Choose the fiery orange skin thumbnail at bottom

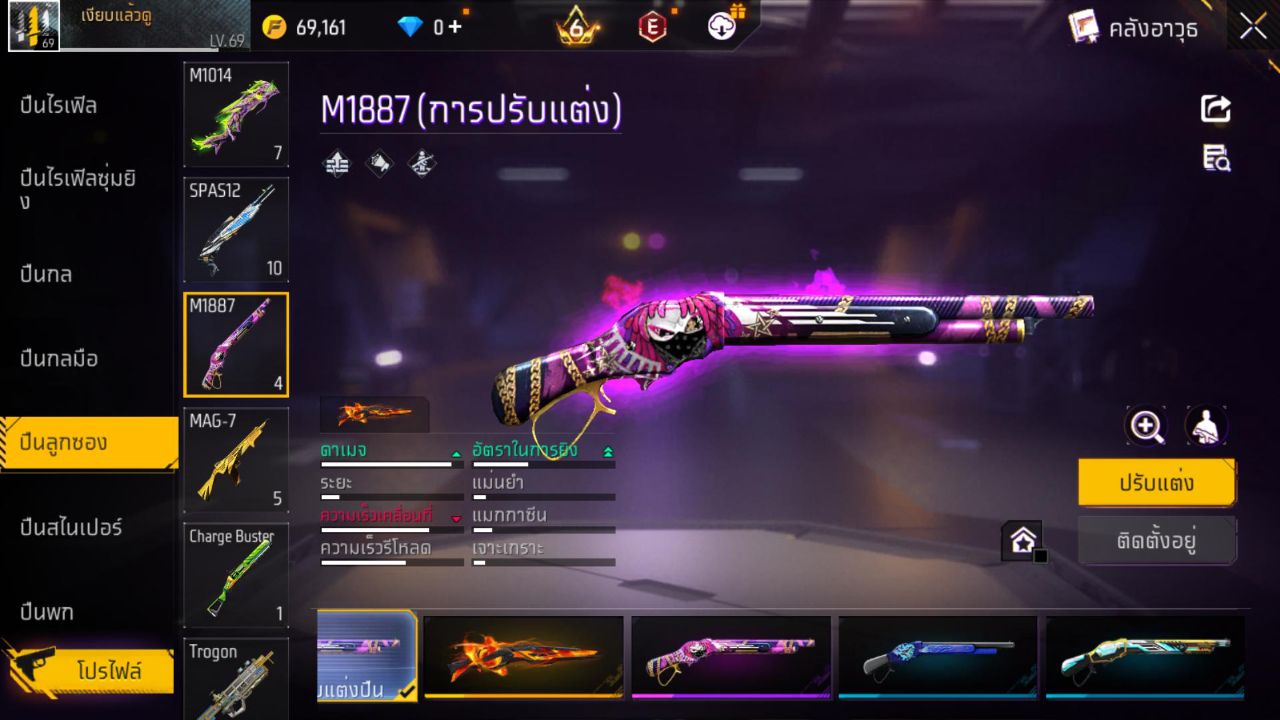point(524,657)
